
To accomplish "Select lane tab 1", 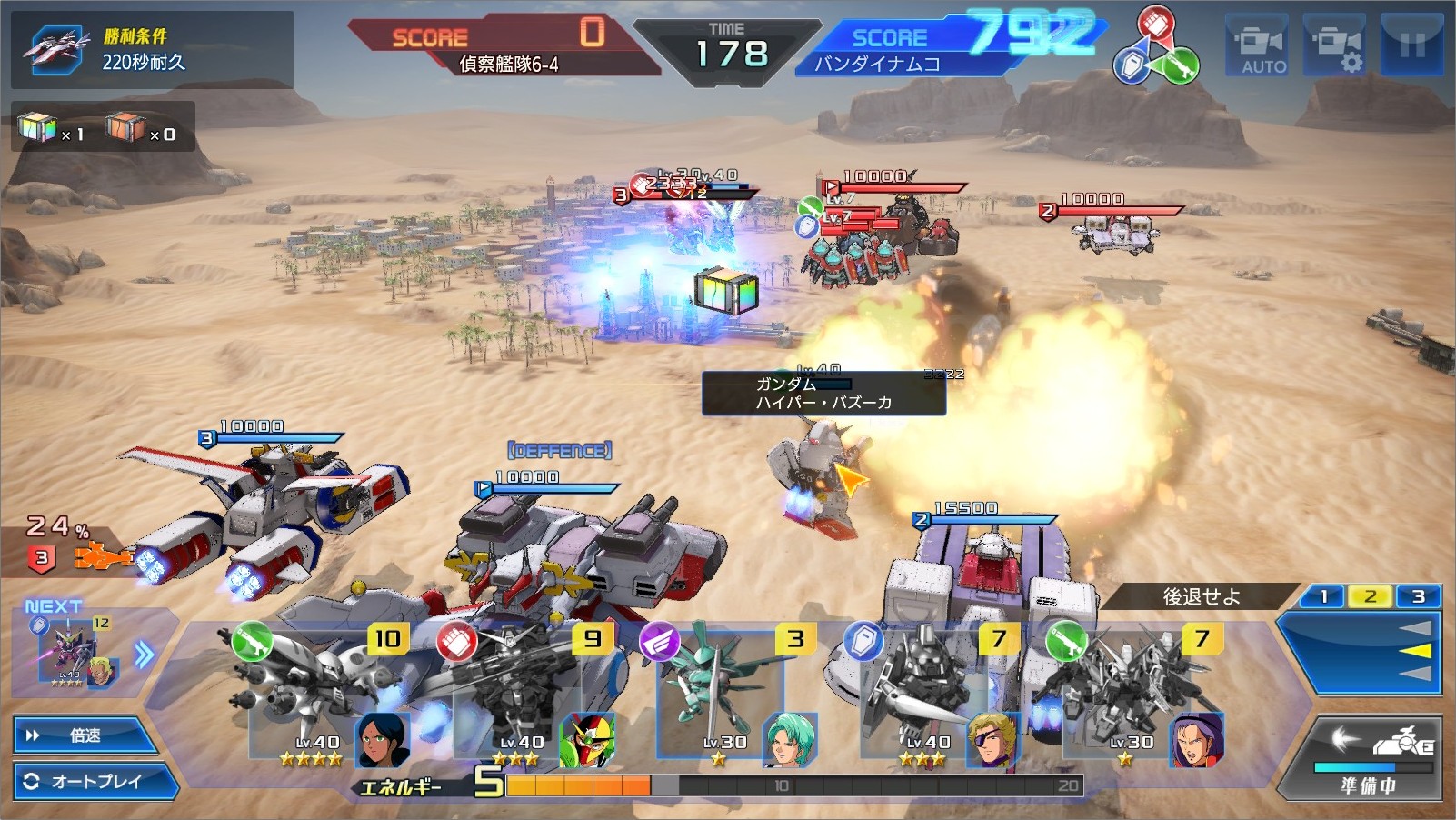I will pyautogui.click(x=1324, y=596).
